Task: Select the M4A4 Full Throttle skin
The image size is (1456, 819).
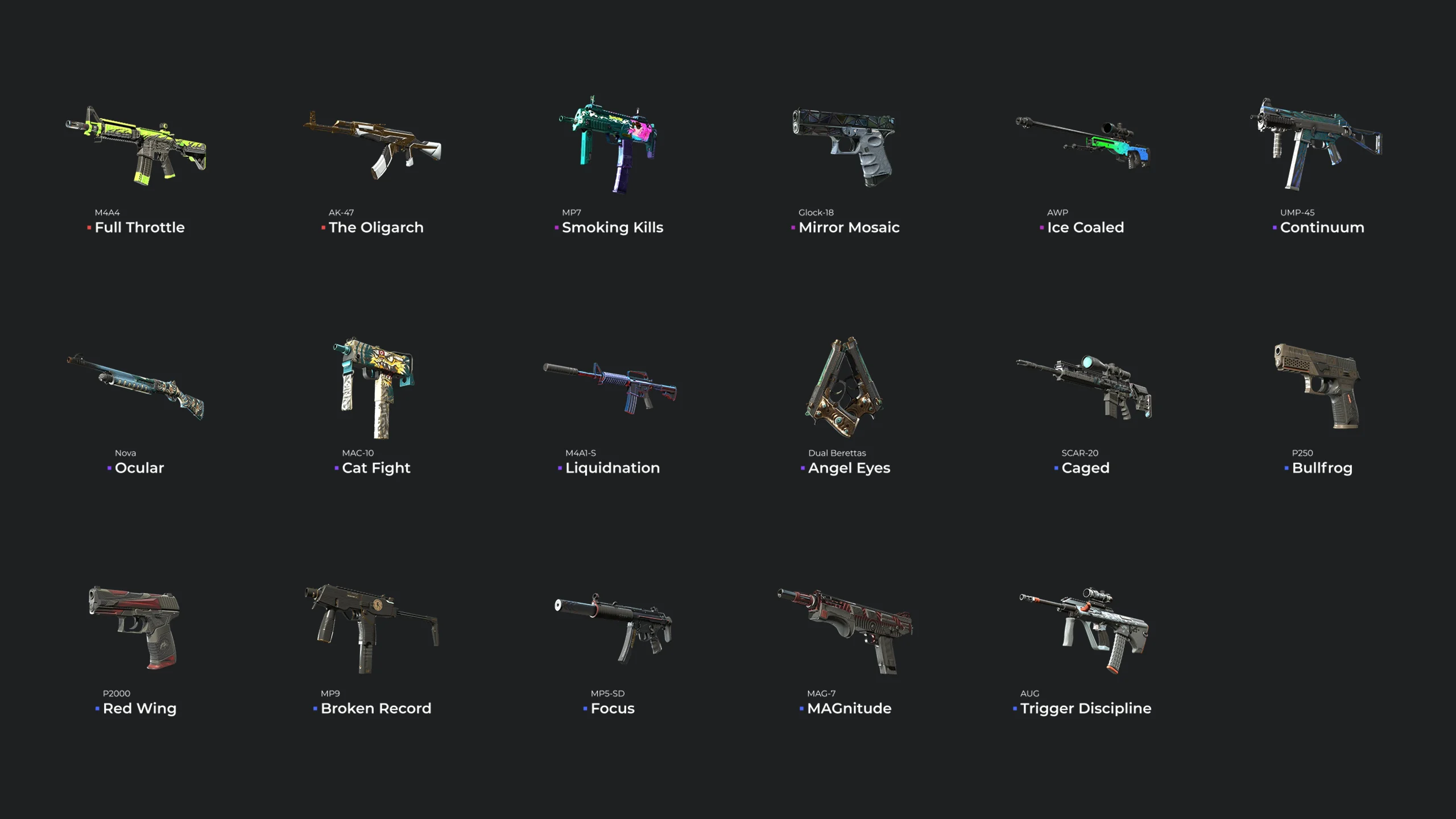Action: pyautogui.click(x=136, y=146)
